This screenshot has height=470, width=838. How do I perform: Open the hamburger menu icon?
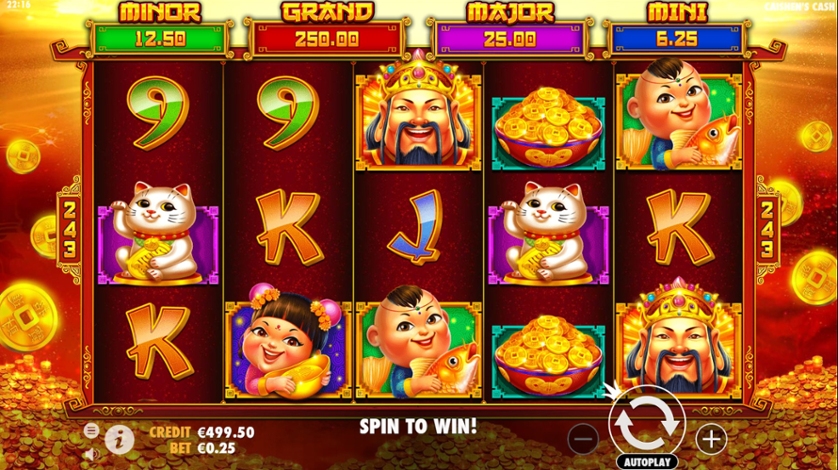[x=91, y=430]
